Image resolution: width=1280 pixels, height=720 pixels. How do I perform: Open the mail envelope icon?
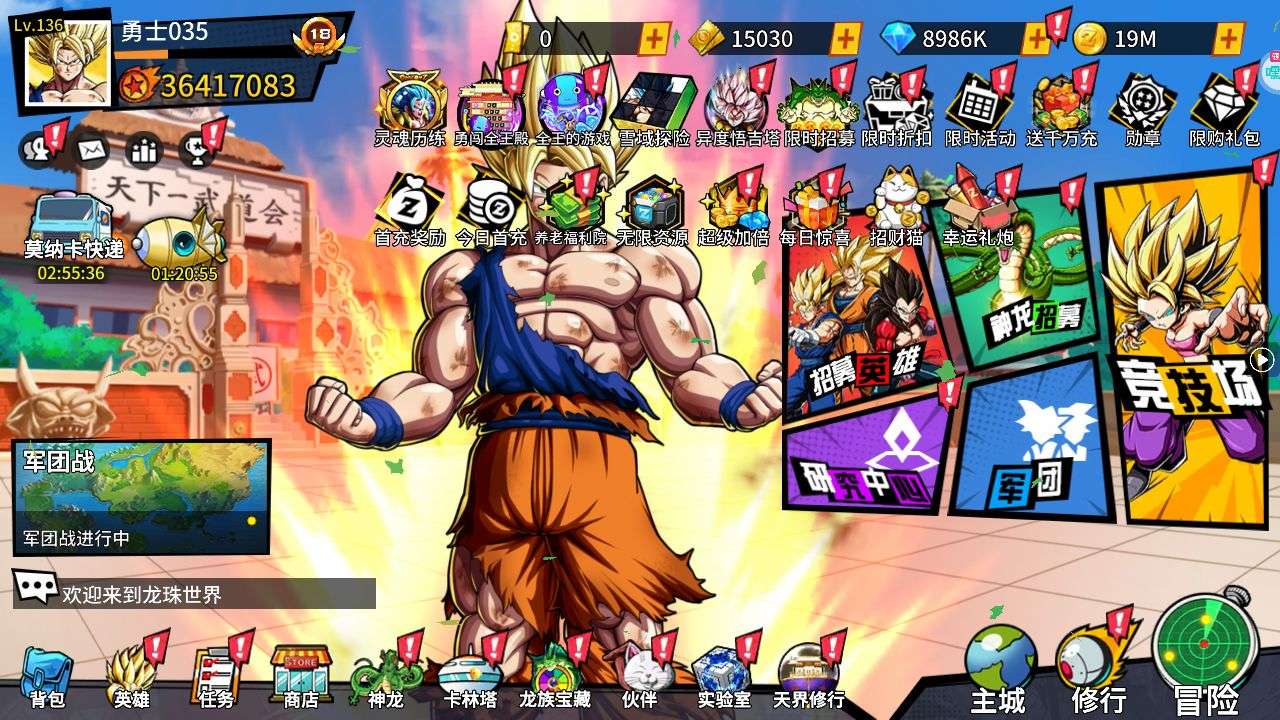tap(92, 150)
